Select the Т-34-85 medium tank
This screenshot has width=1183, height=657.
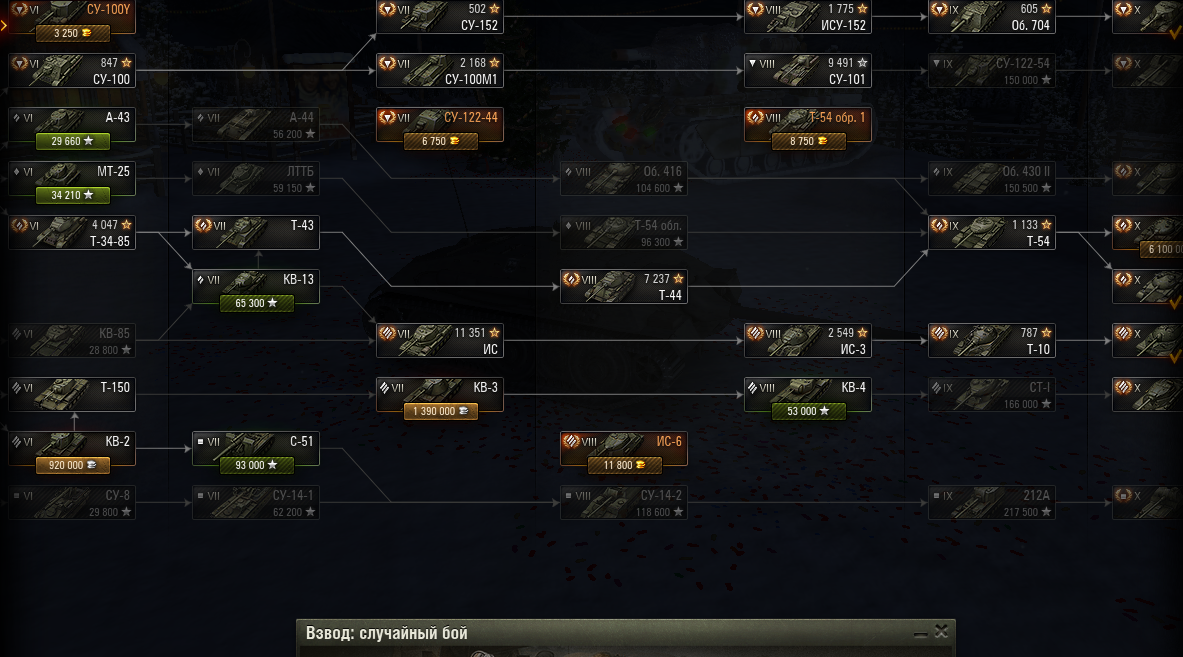[x=70, y=233]
